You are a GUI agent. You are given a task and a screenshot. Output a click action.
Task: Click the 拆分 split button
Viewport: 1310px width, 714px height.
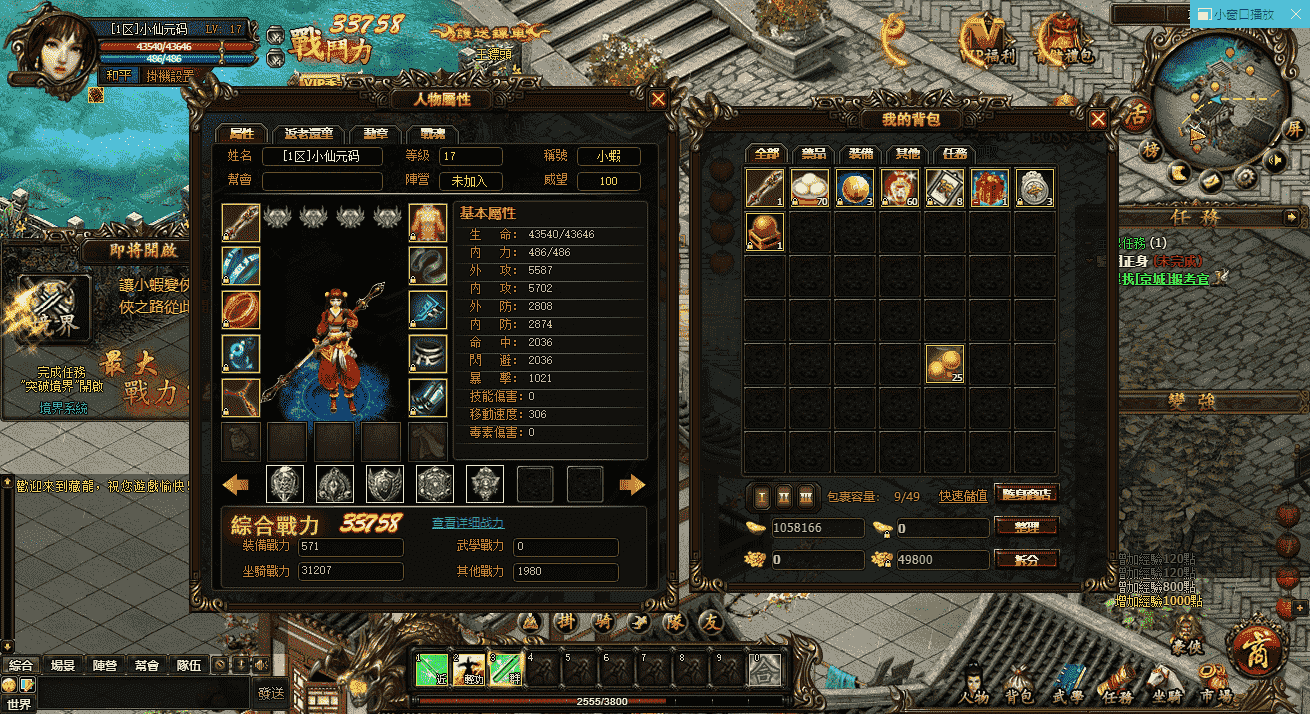coord(1025,559)
